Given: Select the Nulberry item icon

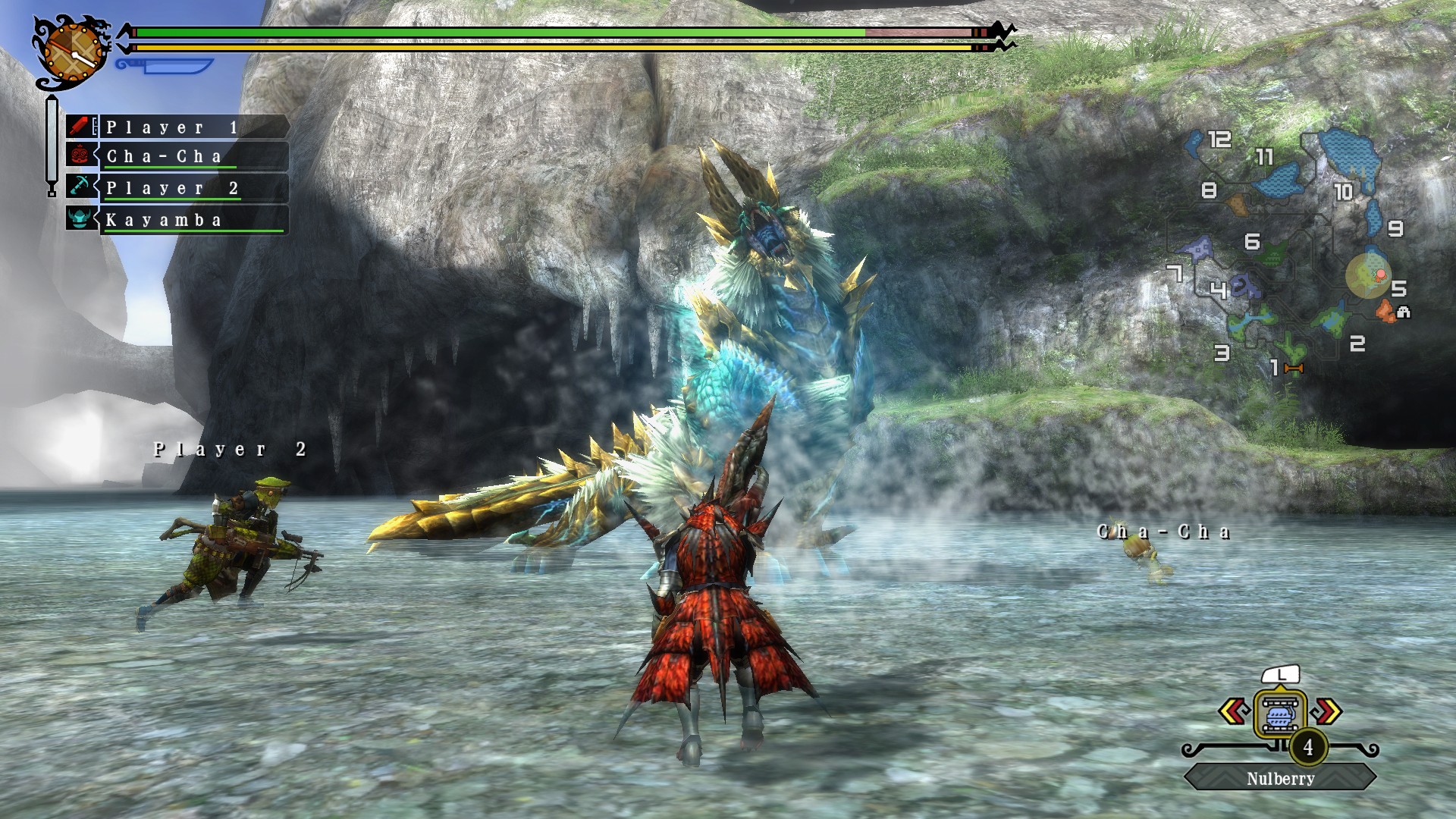Looking at the screenshot, I should click(1281, 713).
